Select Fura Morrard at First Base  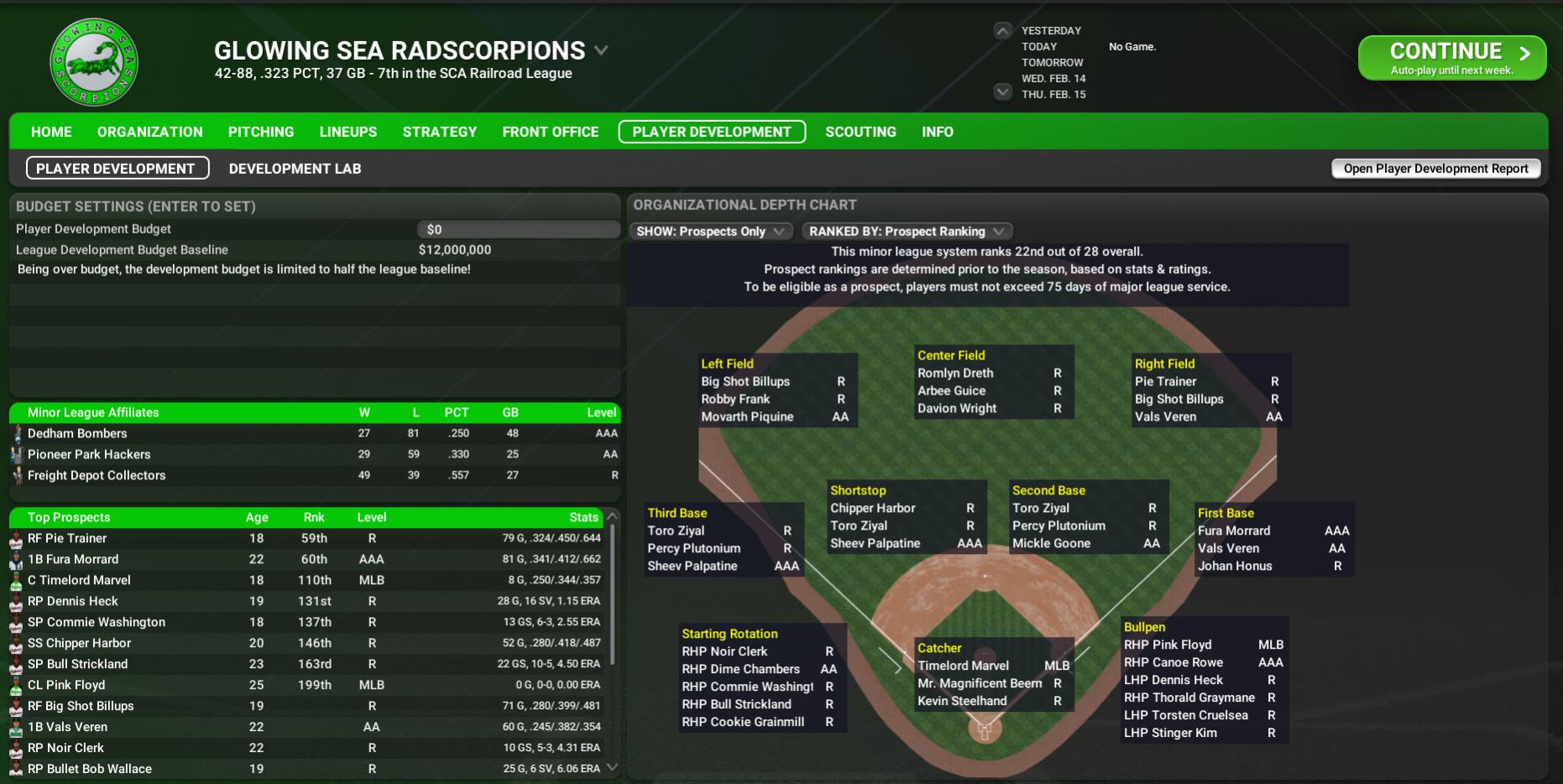(1234, 531)
